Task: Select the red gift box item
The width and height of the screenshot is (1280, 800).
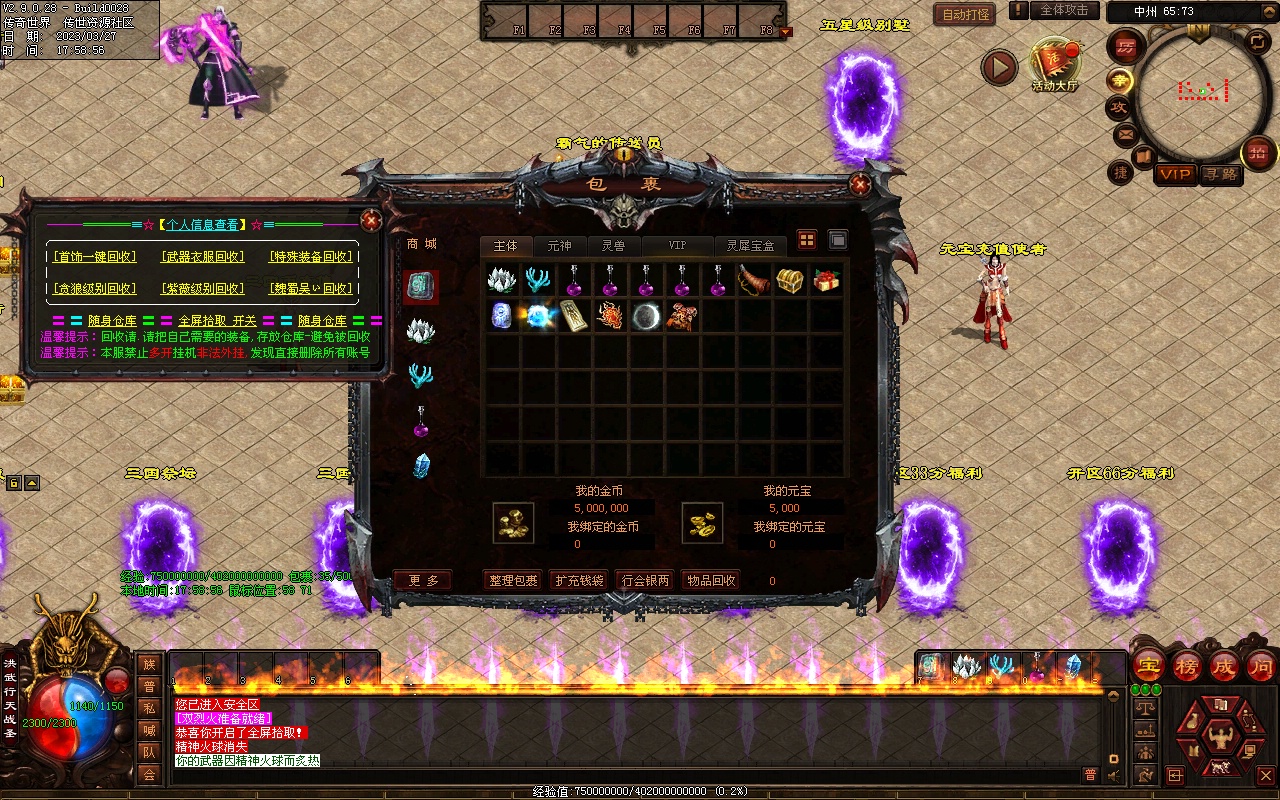Action: pyautogui.click(x=827, y=281)
